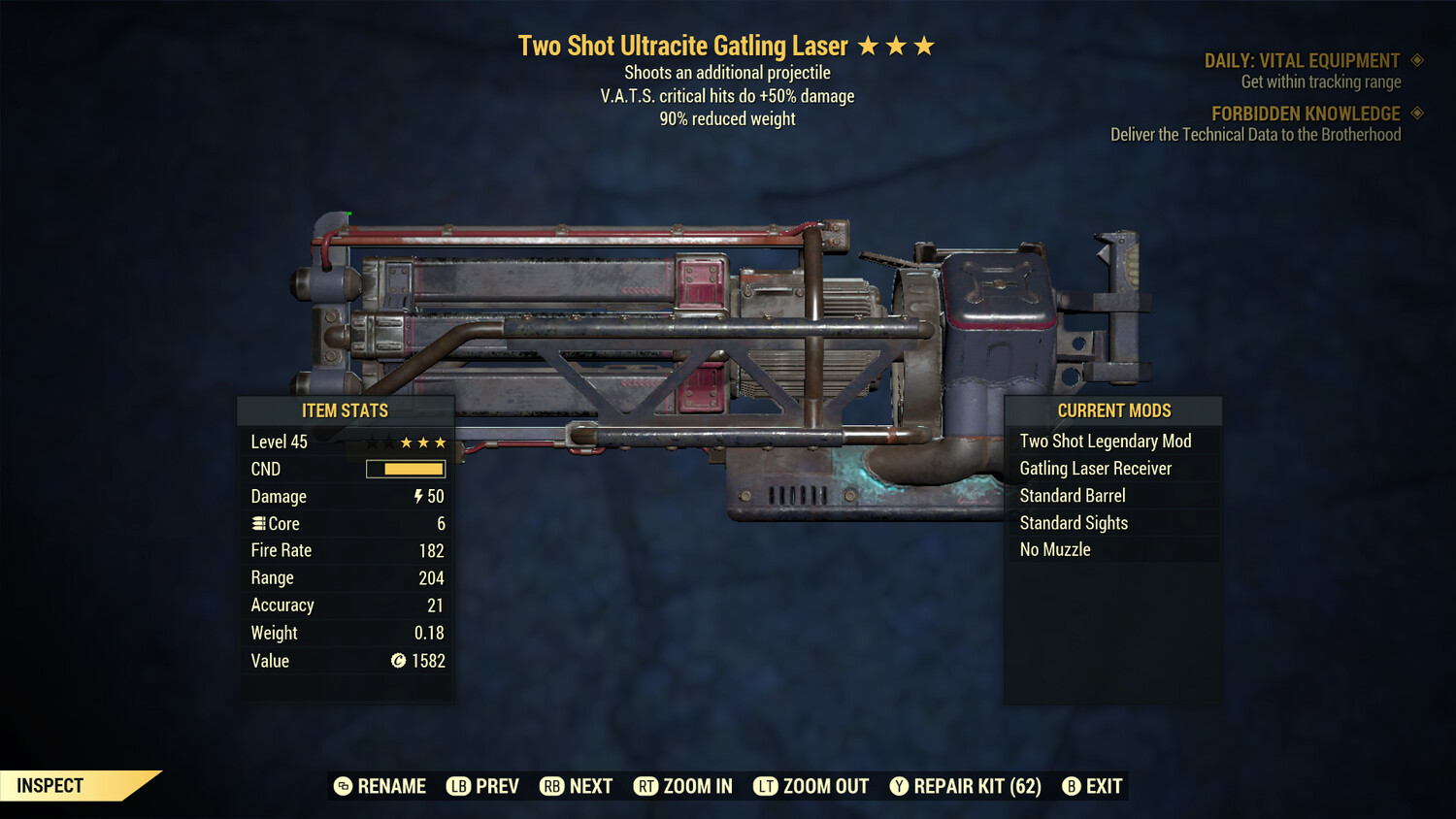
Task: Click the RT glyph for Zoom In
Action: (x=645, y=786)
